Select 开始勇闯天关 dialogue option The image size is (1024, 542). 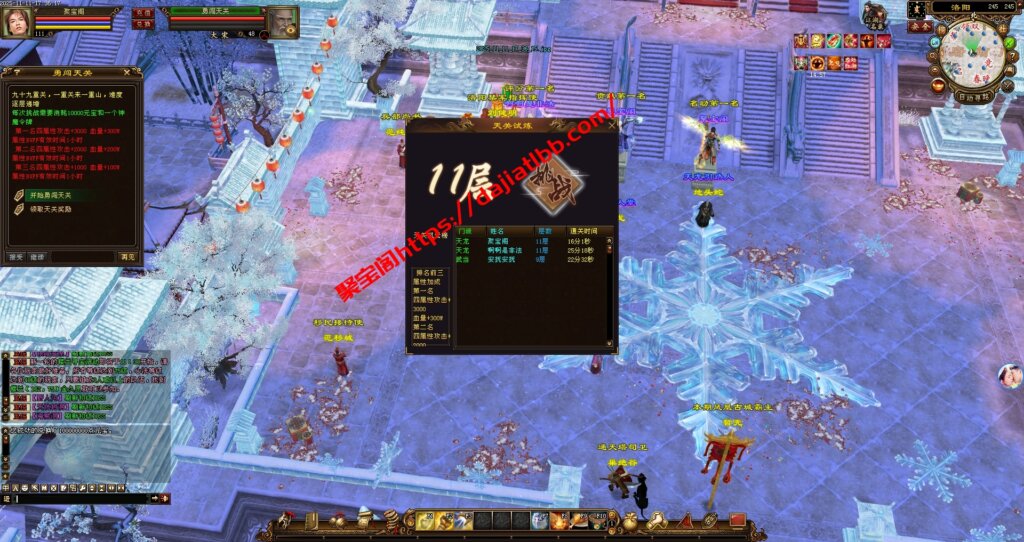pyautogui.click(x=48, y=195)
